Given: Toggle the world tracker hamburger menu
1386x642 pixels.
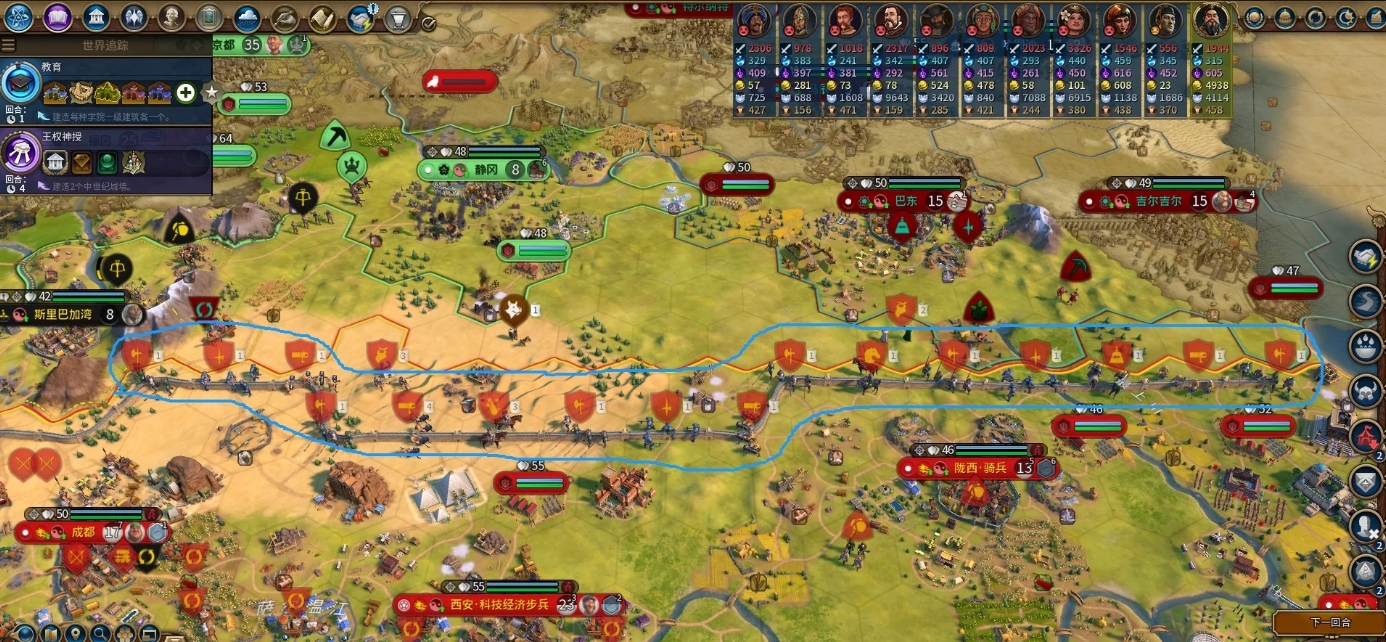Looking at the screenshot, I should (8, 45).
